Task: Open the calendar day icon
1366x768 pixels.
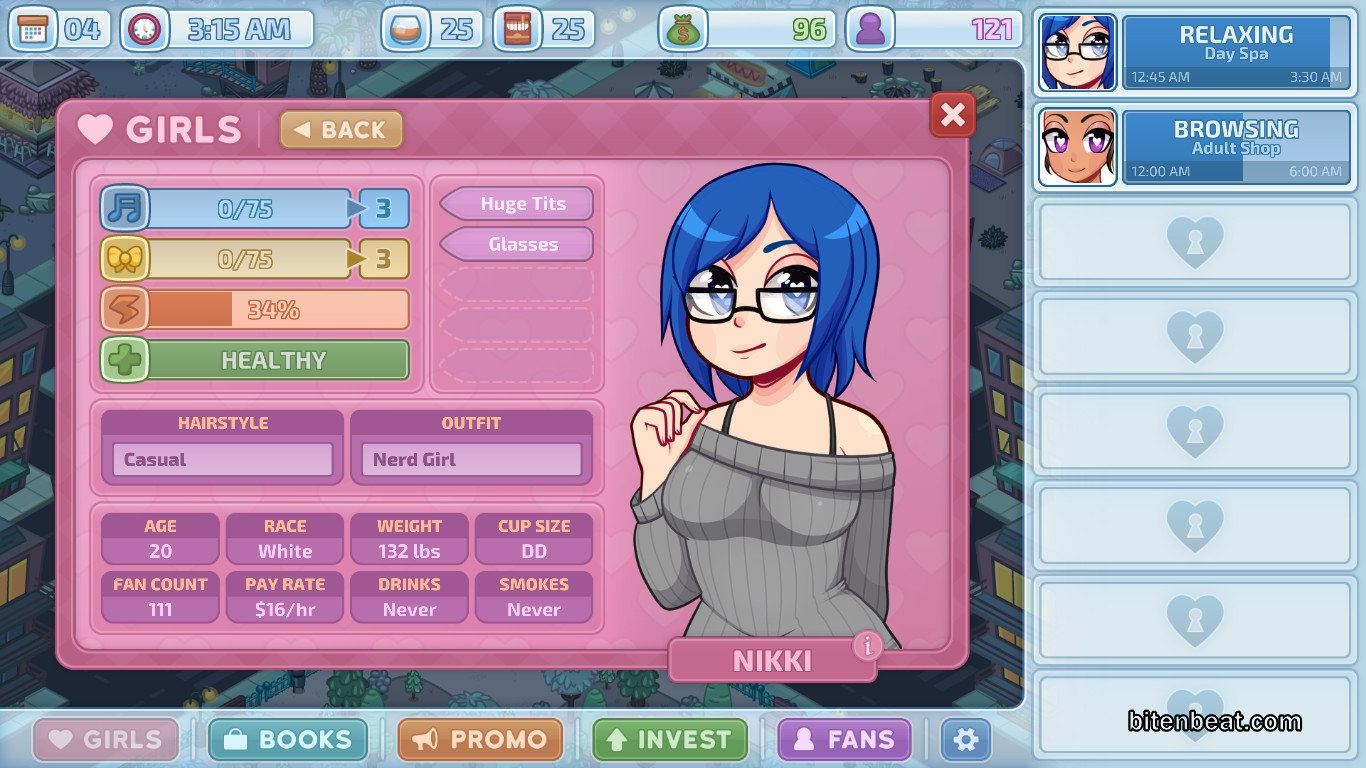Action: click(x=33, y=30)
